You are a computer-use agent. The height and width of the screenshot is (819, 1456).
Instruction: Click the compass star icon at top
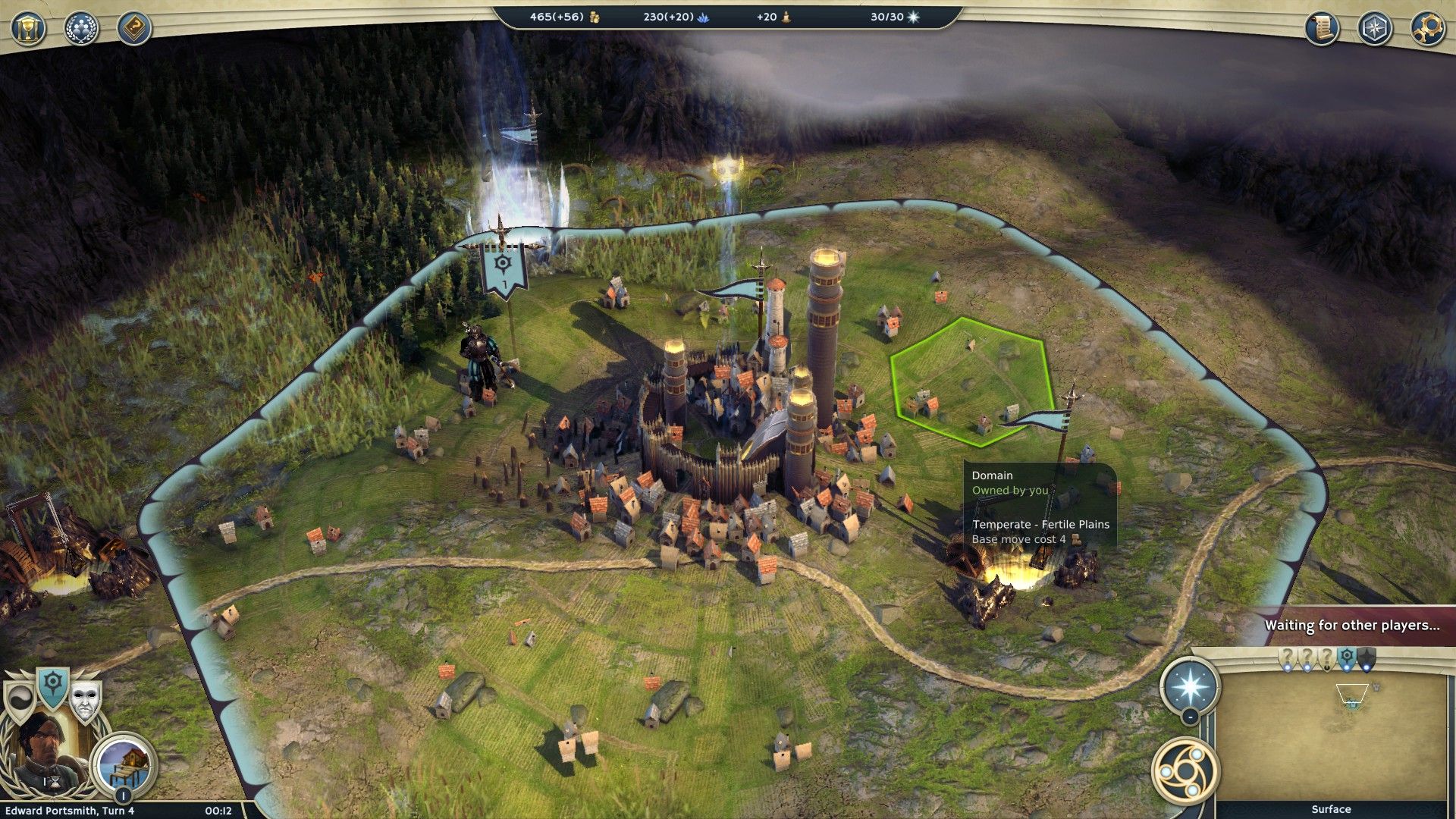pyautogui.click(x=1374, y=29)
